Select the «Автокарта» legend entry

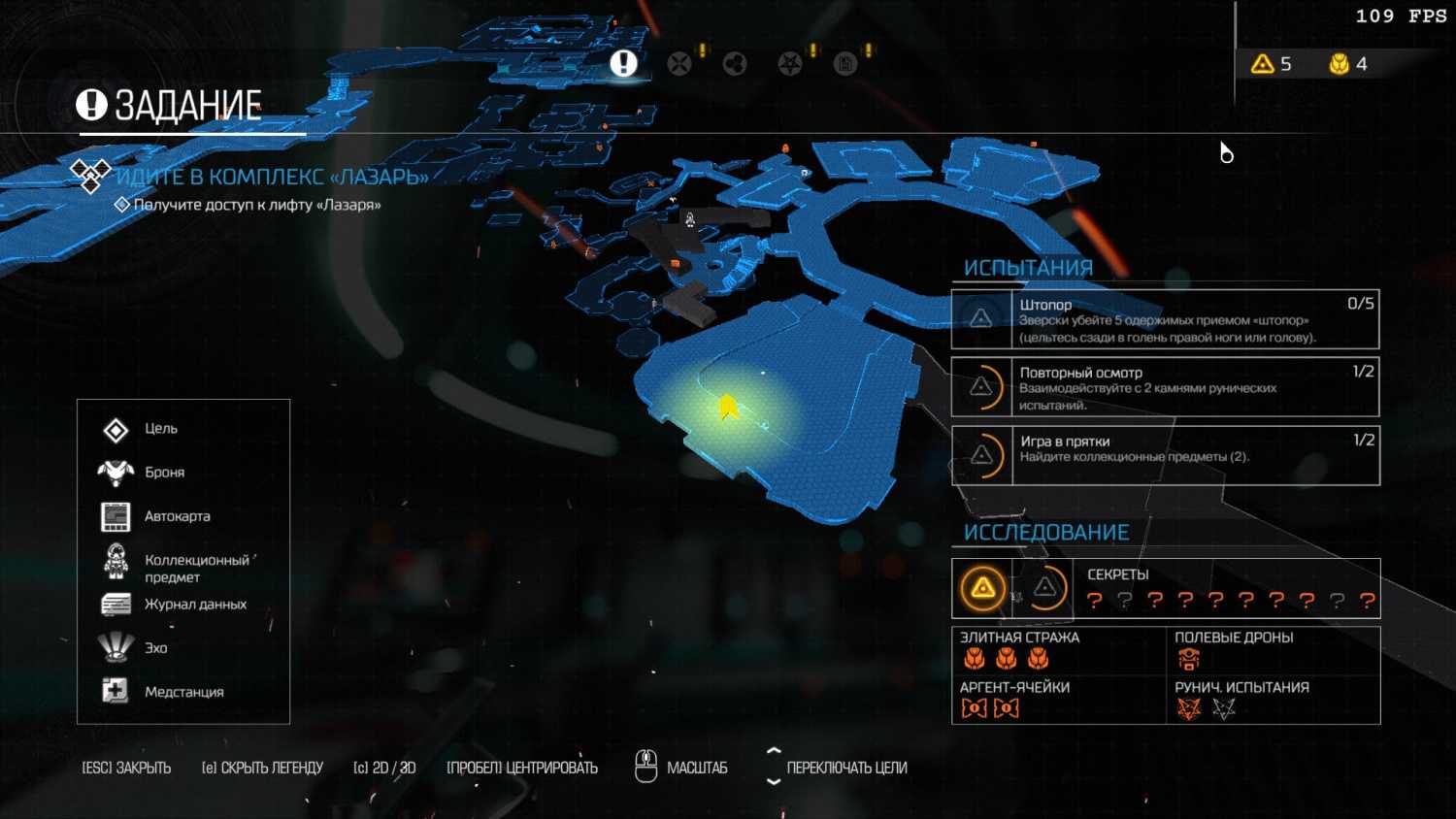point(177,516)
